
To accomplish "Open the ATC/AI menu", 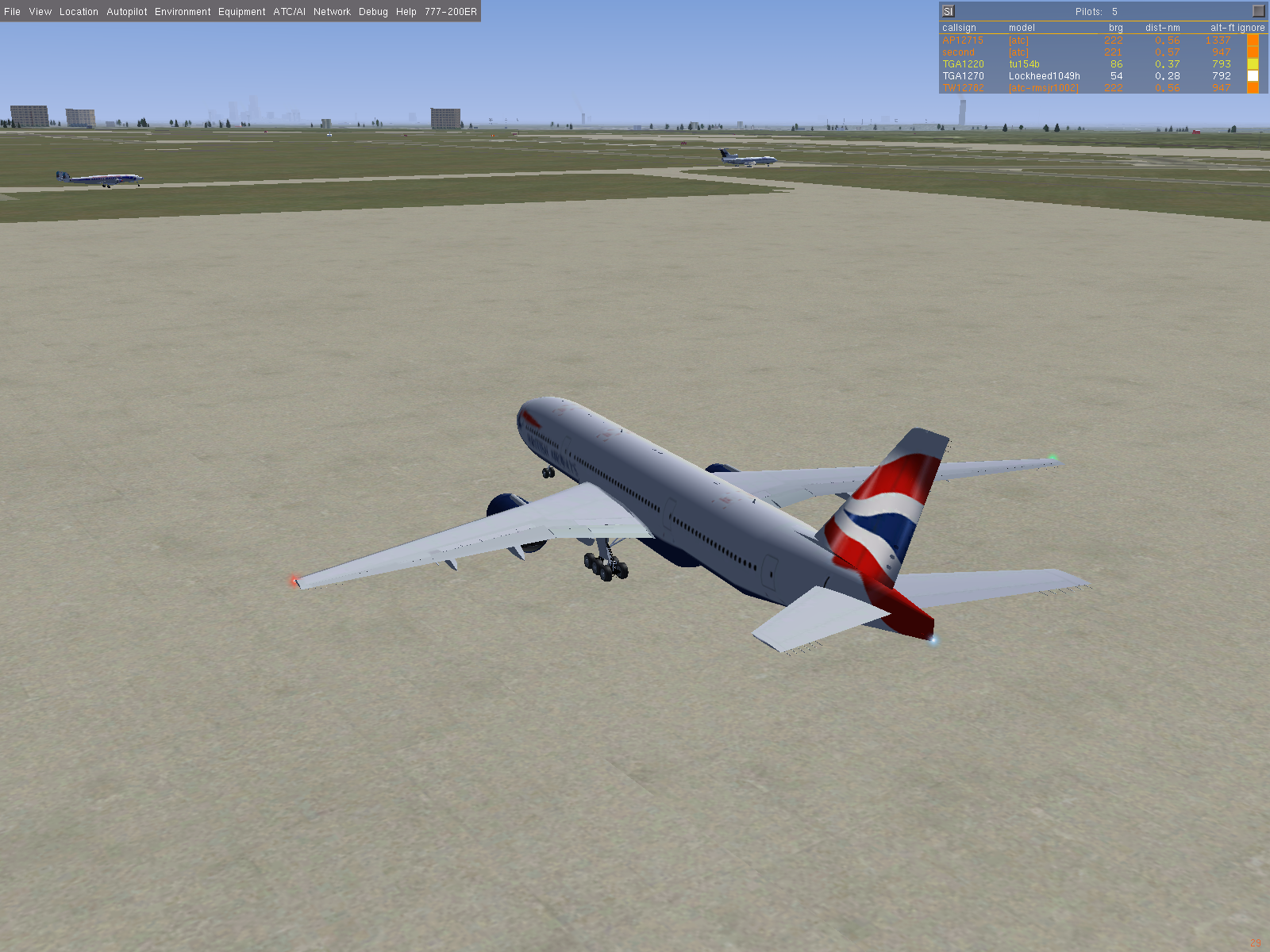I will tap(289, 12).
